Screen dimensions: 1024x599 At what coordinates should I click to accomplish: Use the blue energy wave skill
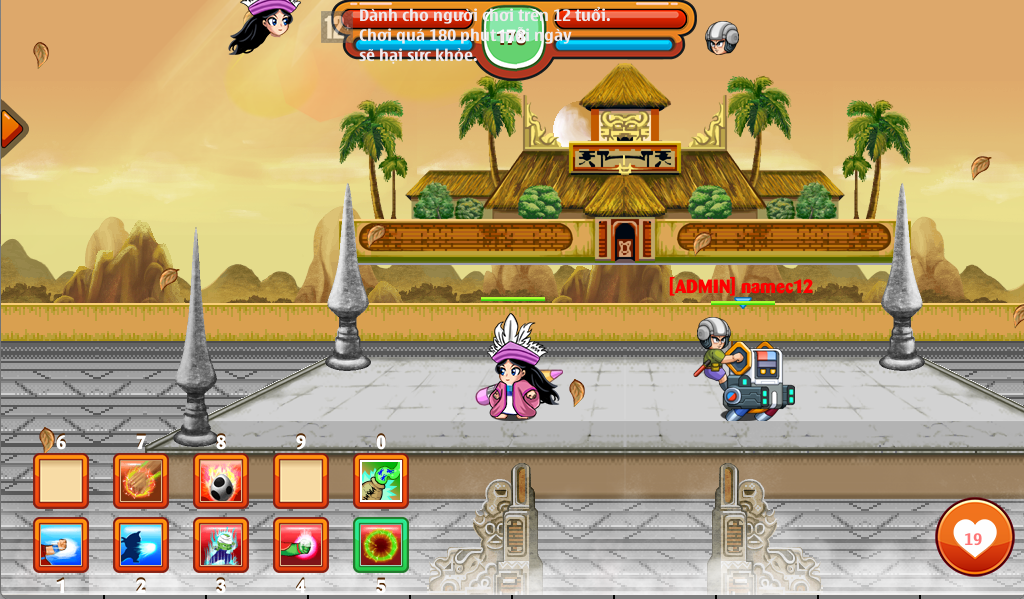click(141, 545)
